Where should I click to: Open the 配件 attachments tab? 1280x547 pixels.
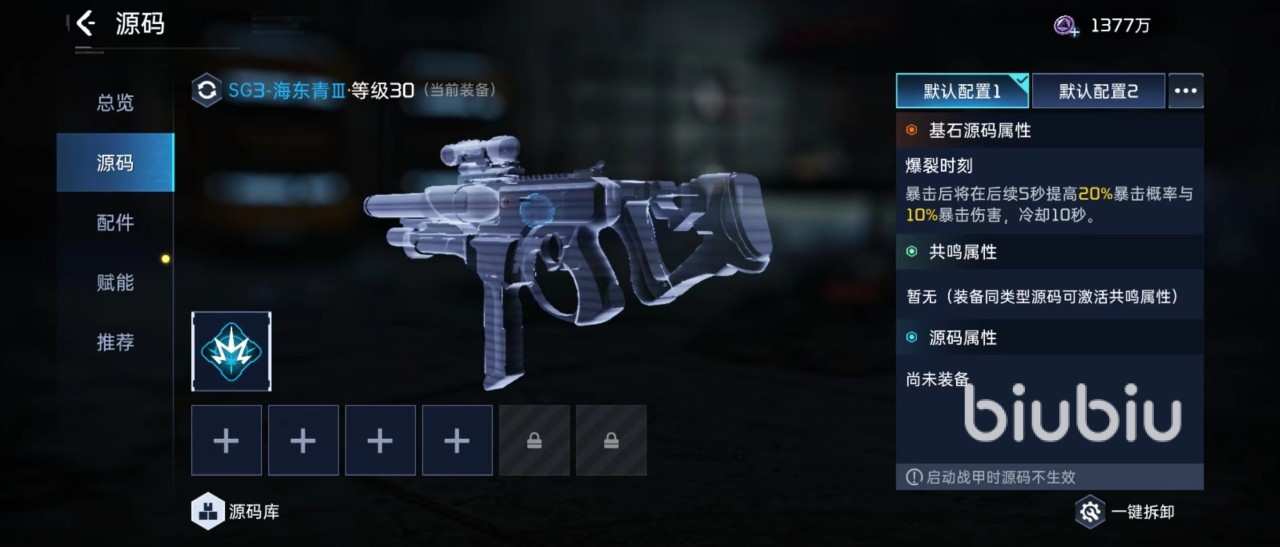point(115,222)
